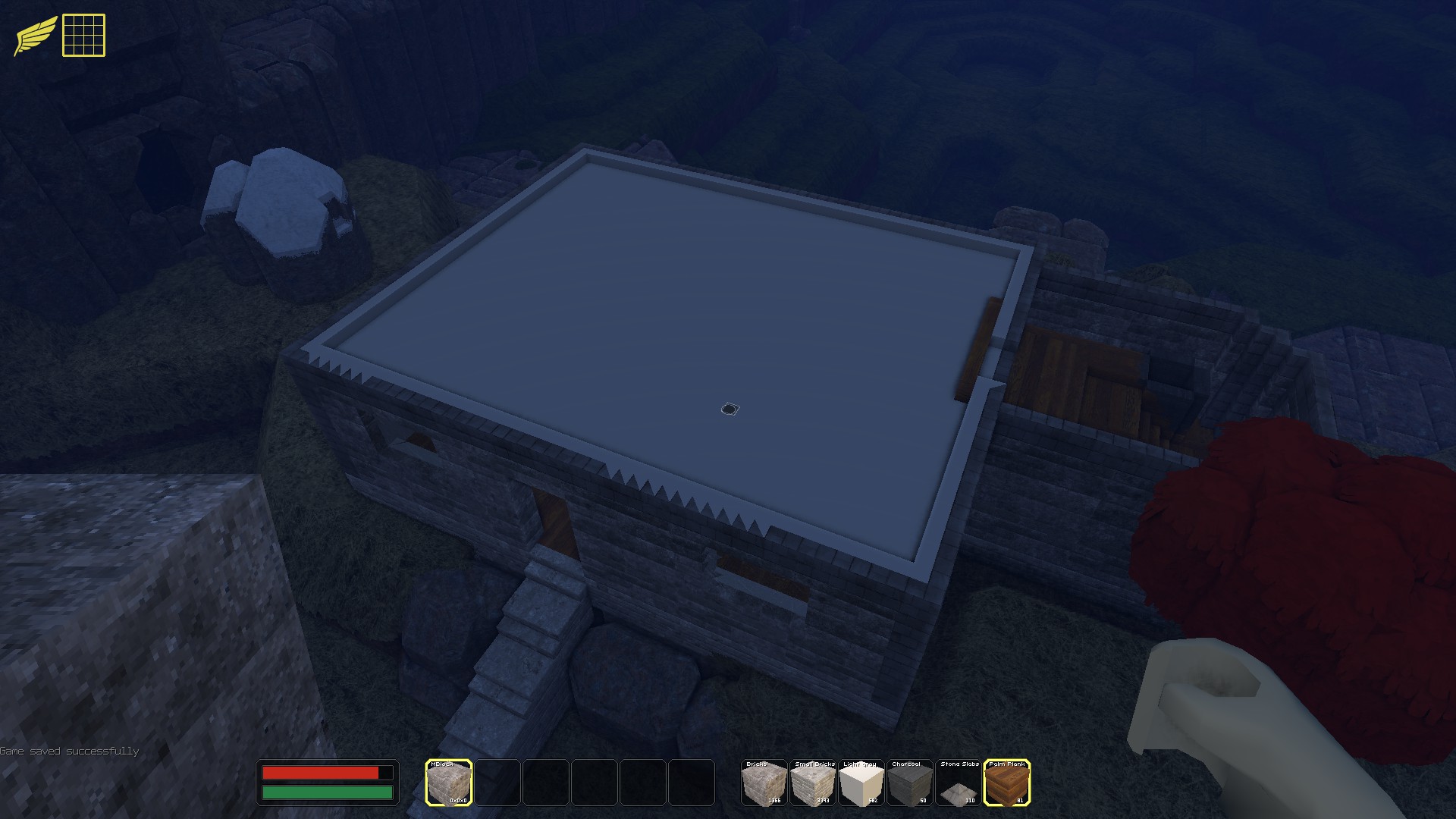This screenshot has height=819, width=1456.
Task: Deselect the highlighted Palm Plank slot
Action: (1007, 782)
